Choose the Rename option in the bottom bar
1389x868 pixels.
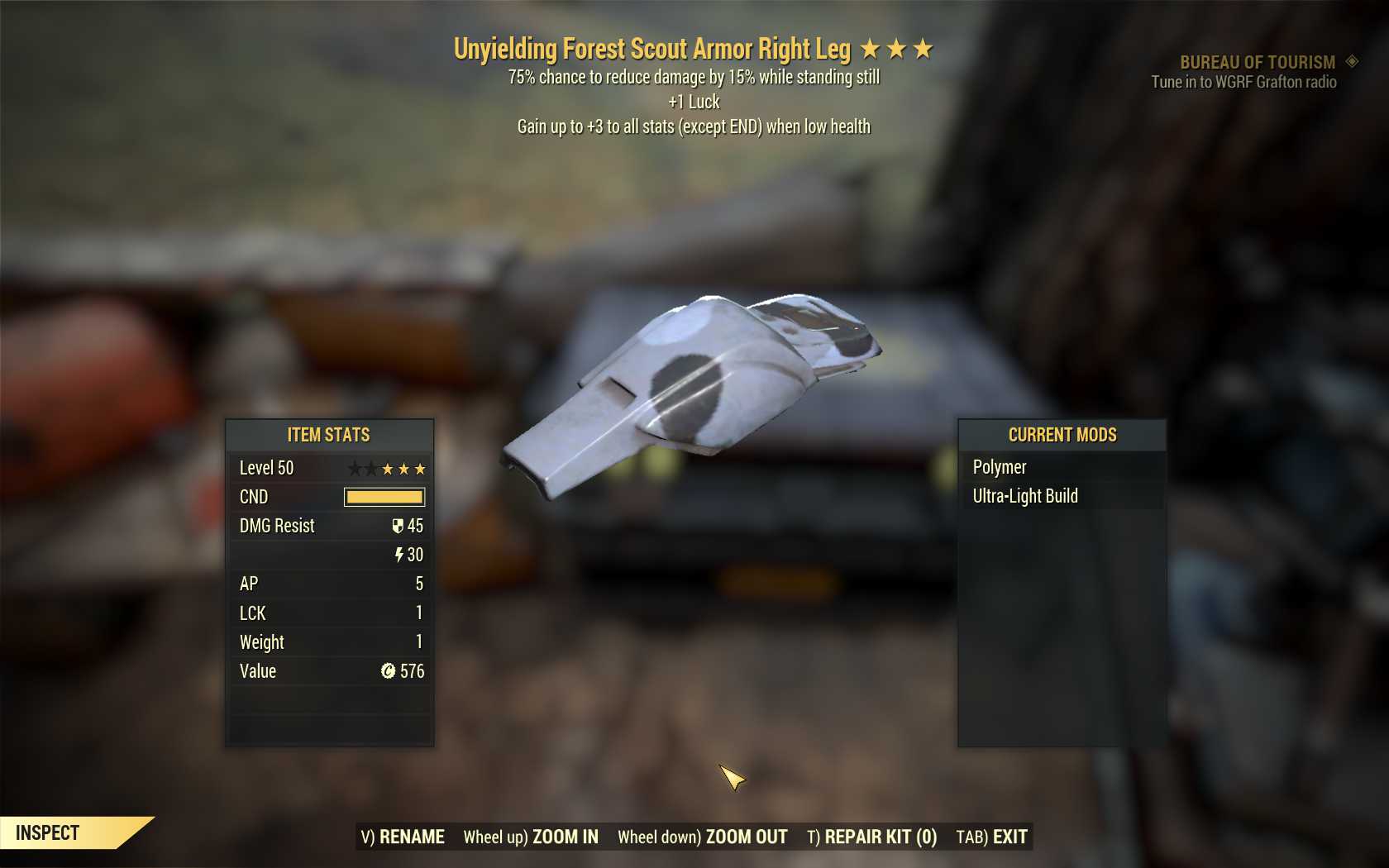[x=403, y=837]
